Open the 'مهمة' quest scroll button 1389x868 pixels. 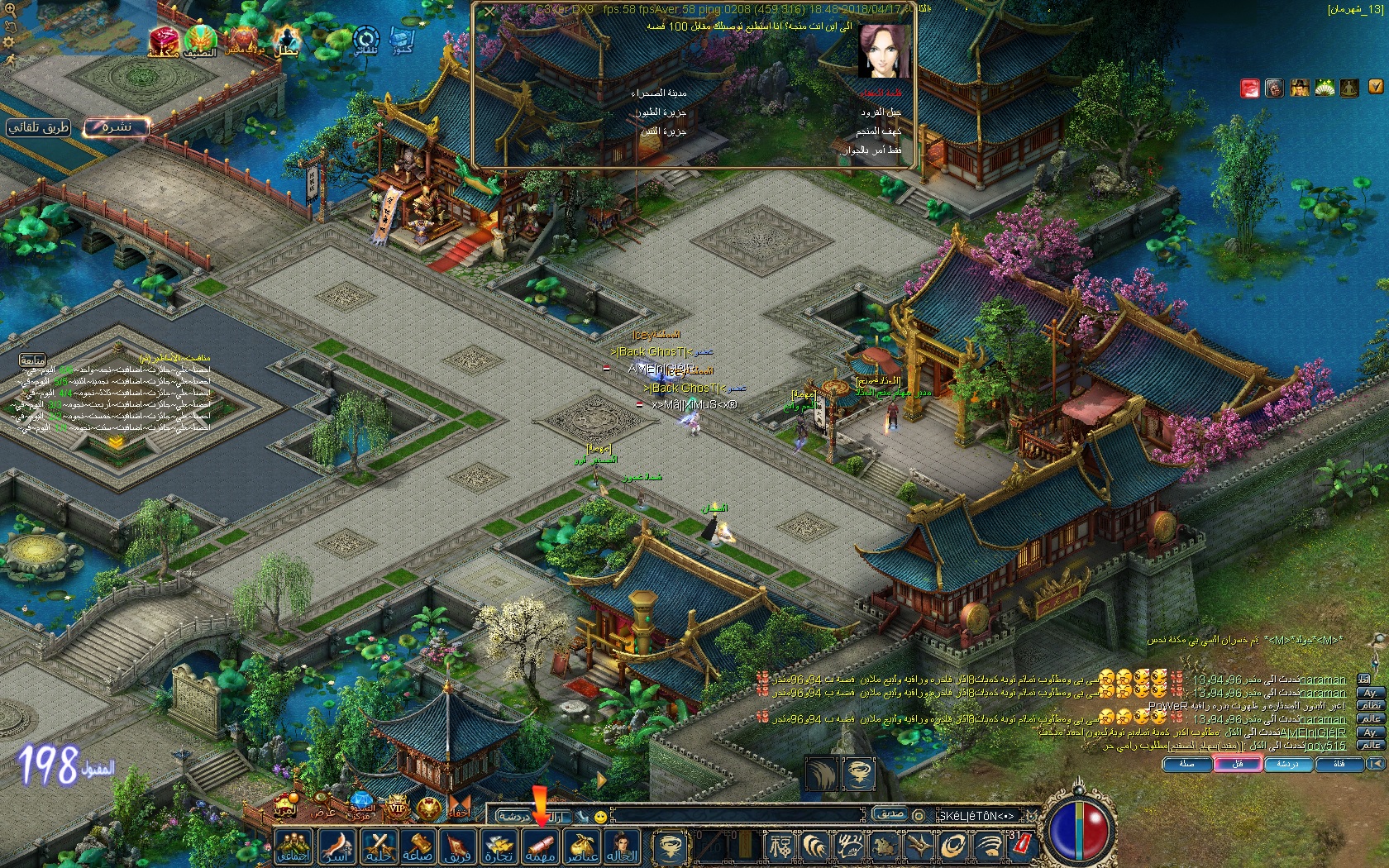click(x=541, y=847)
